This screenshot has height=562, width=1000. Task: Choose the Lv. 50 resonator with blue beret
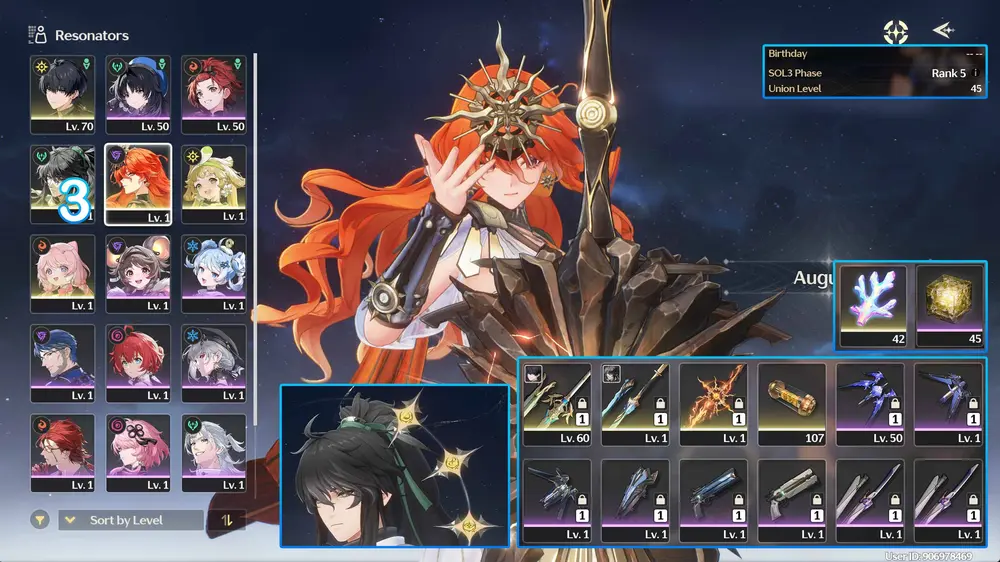138,94
